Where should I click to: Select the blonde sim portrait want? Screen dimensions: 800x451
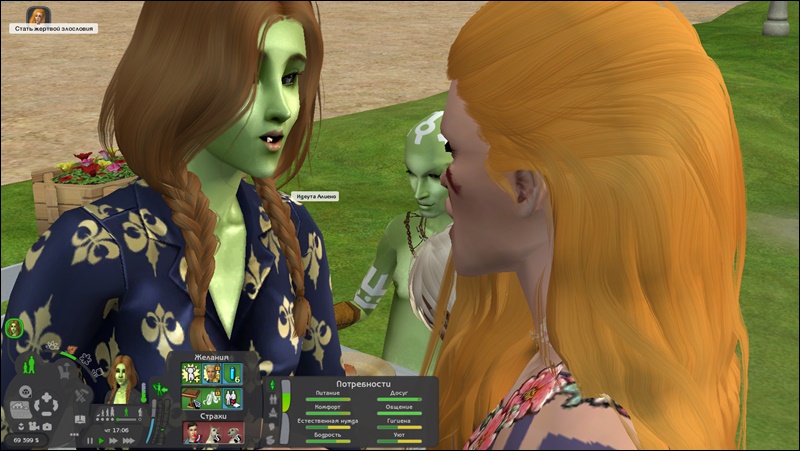click(x=211, y=374)
